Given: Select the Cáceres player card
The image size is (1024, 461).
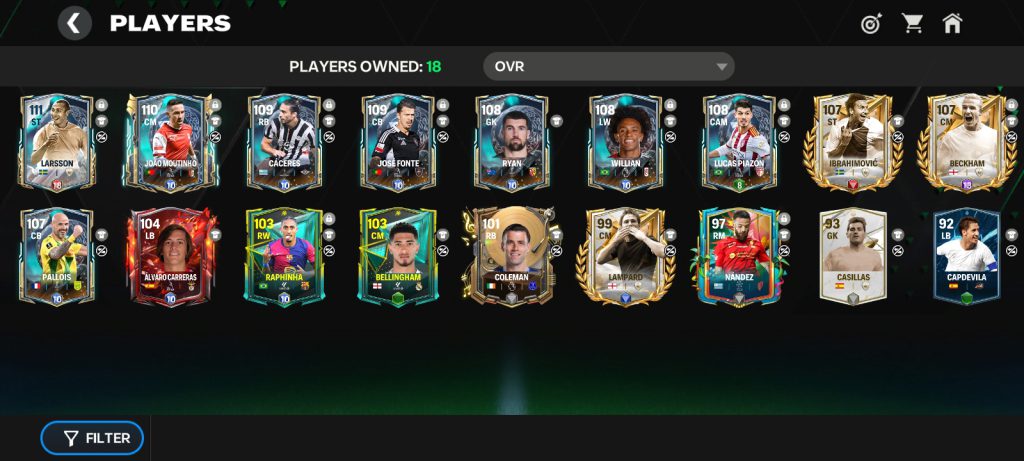Looking at the screenshot, I should coord(284,142).
